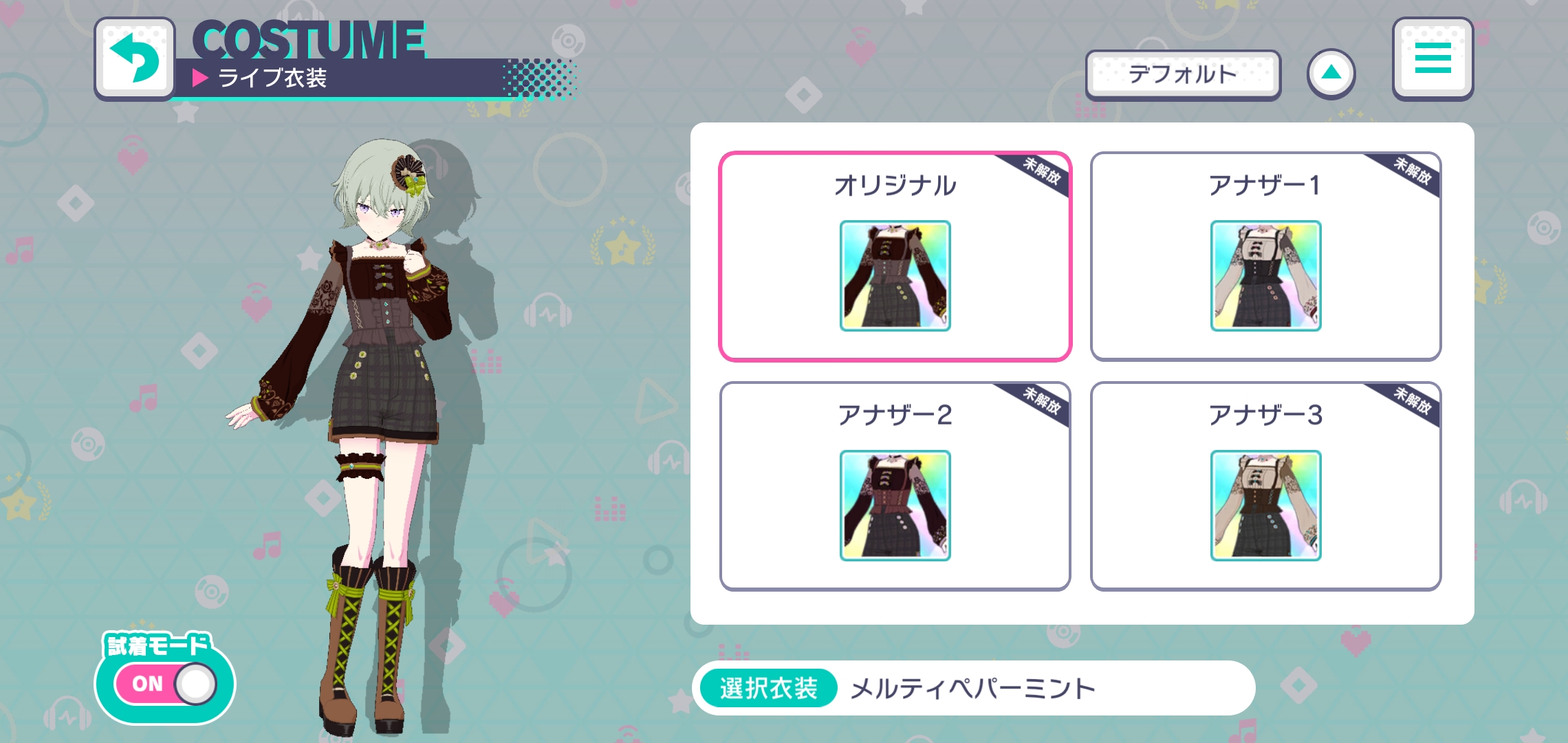
Task: Expand the costume category via up arrow
Action: click(x=1332, y=74)
